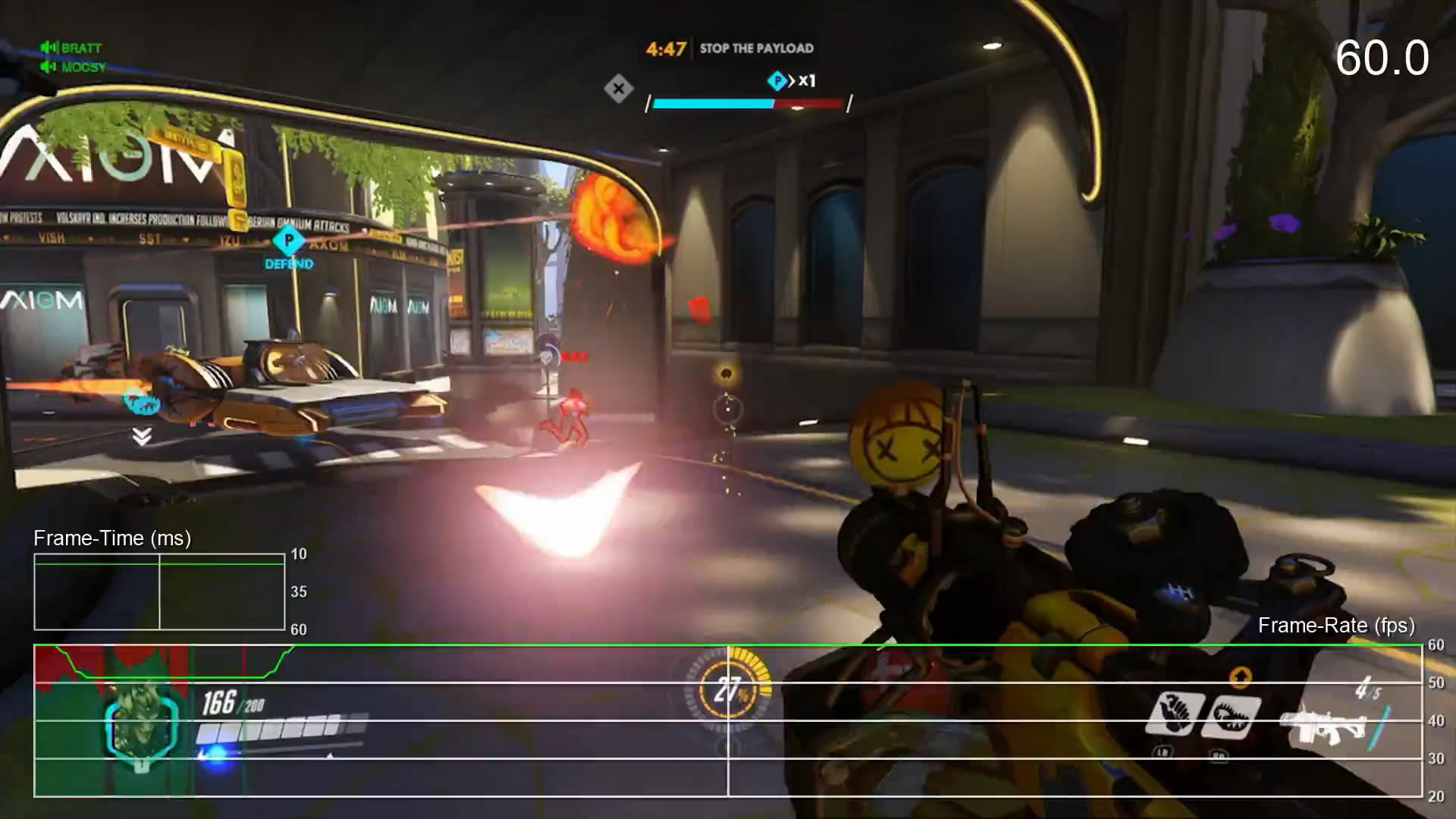This screenshot has width=1456, height=819.
Task: Select the Stop the Payload objective tracker
Action: tap(756, 49)
